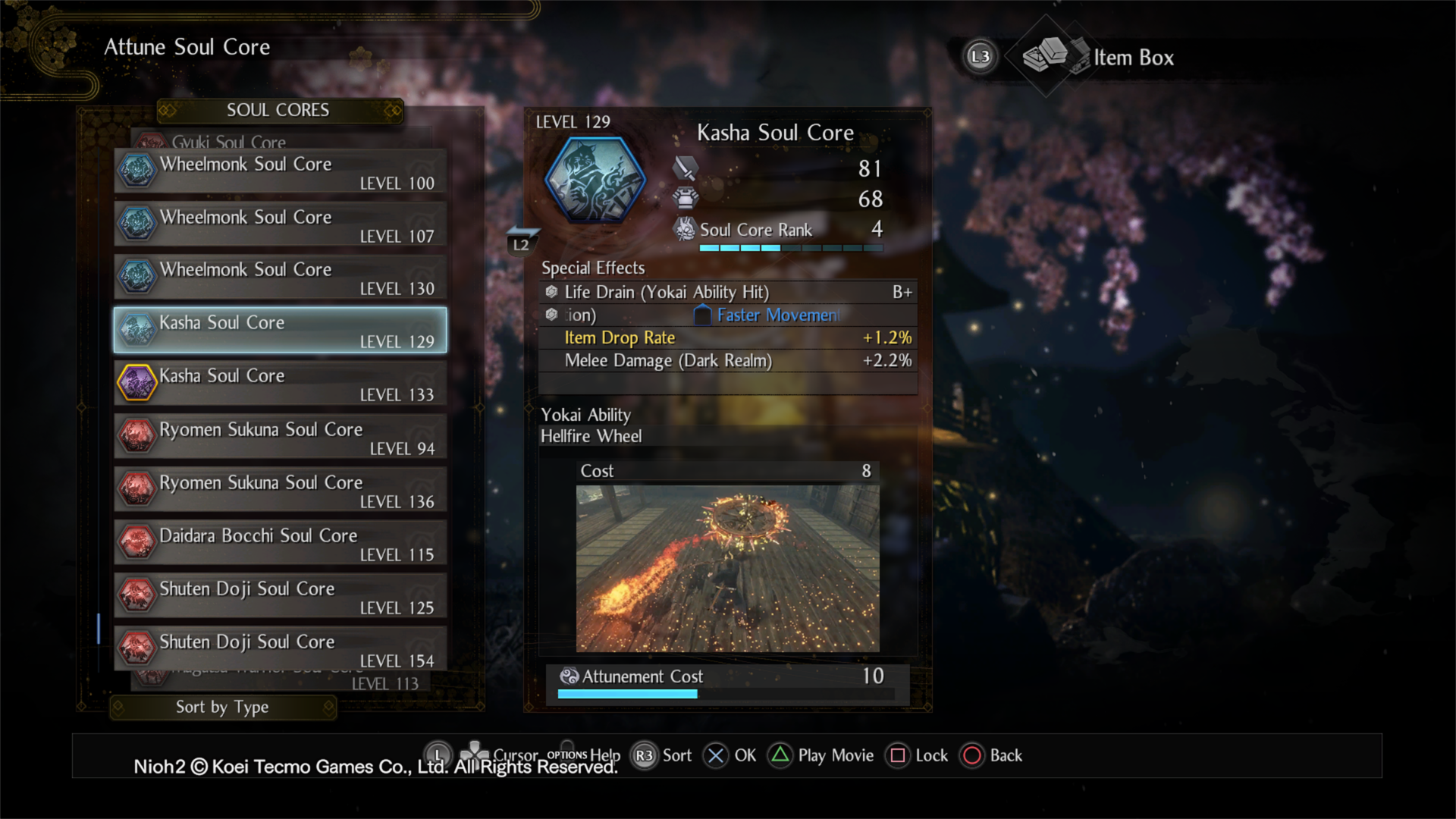Viewport: 1456px width, 819px height.
Task: Open the Sort options with R3
Action: (643, 755)
